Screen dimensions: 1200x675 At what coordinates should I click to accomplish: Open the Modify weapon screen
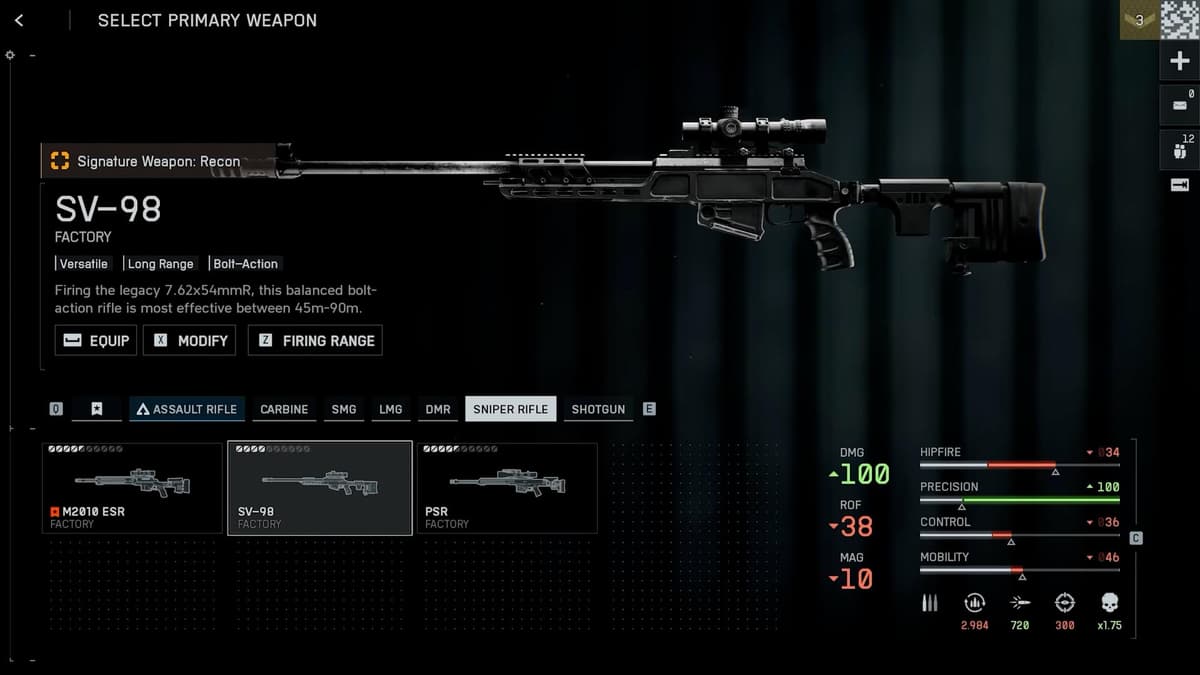pos(190,340)
